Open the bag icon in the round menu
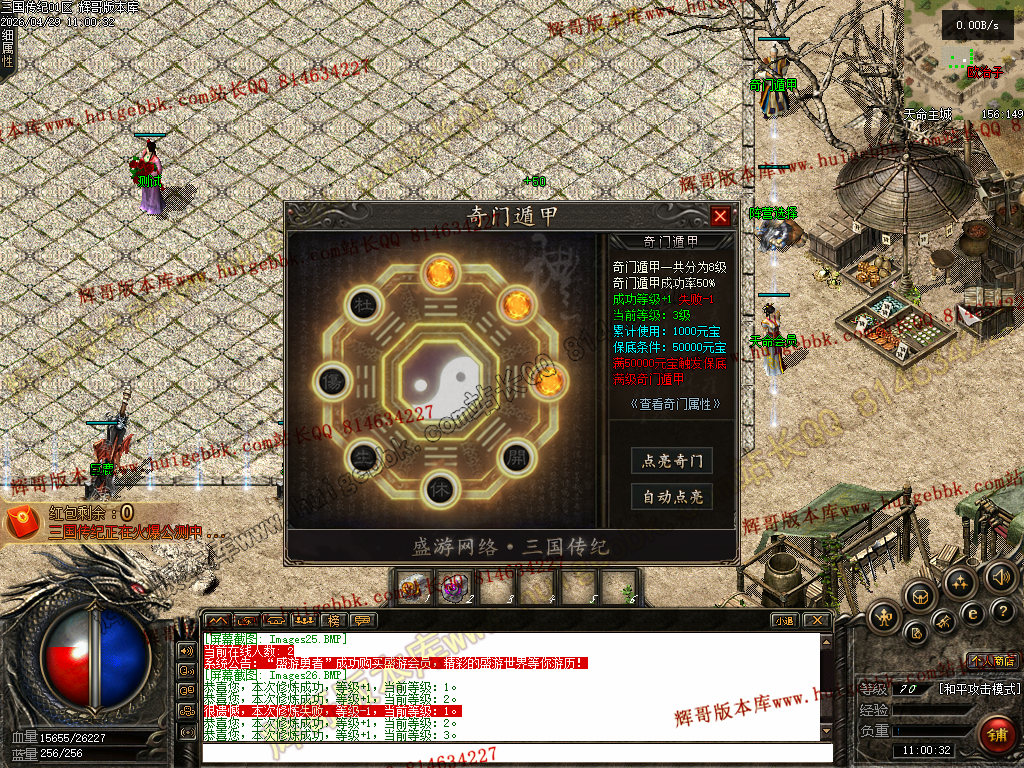The height and width of the screenshot is (768, 1024). click(x=920, y=596)
